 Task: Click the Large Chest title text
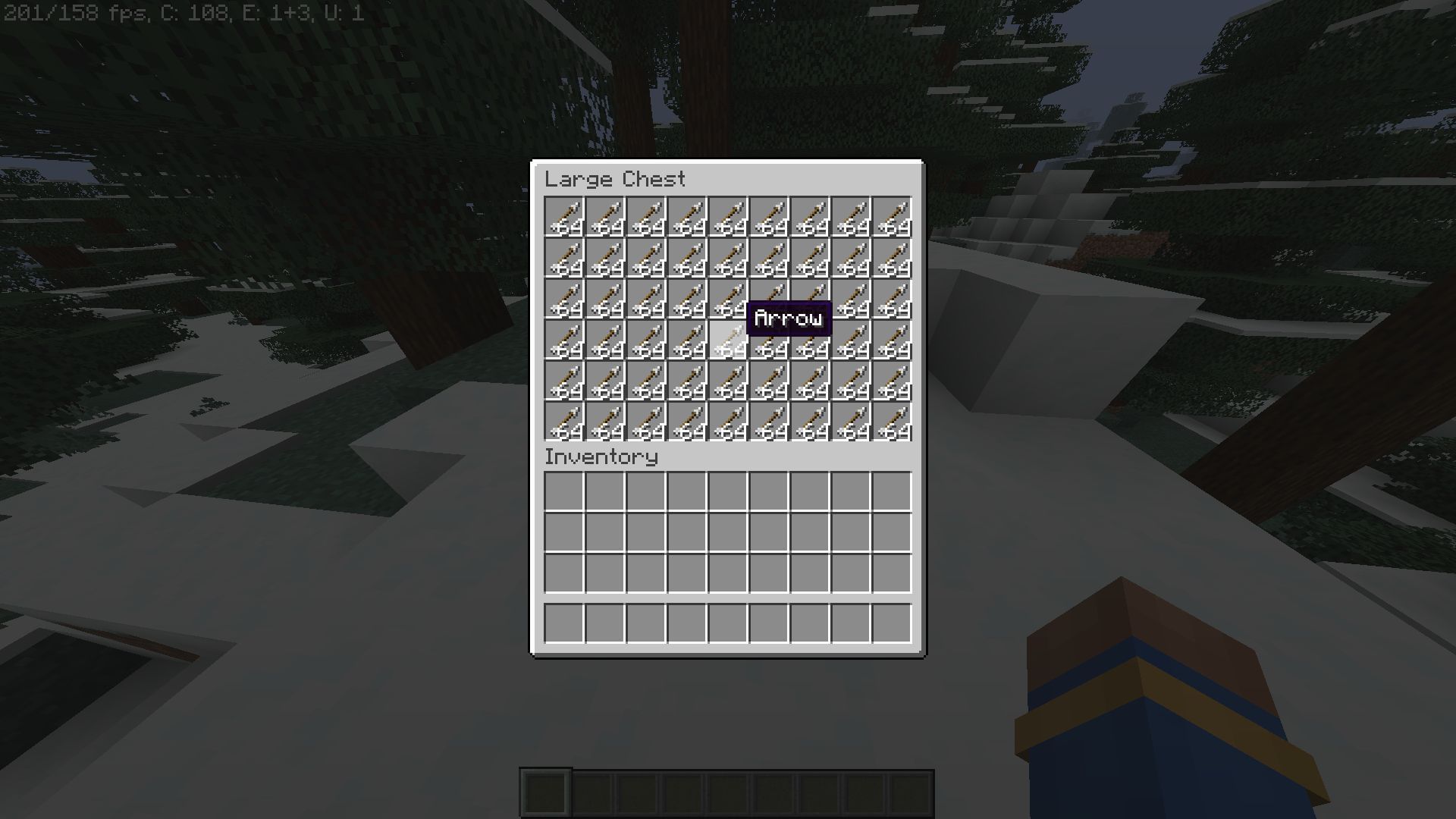point(614,180)
